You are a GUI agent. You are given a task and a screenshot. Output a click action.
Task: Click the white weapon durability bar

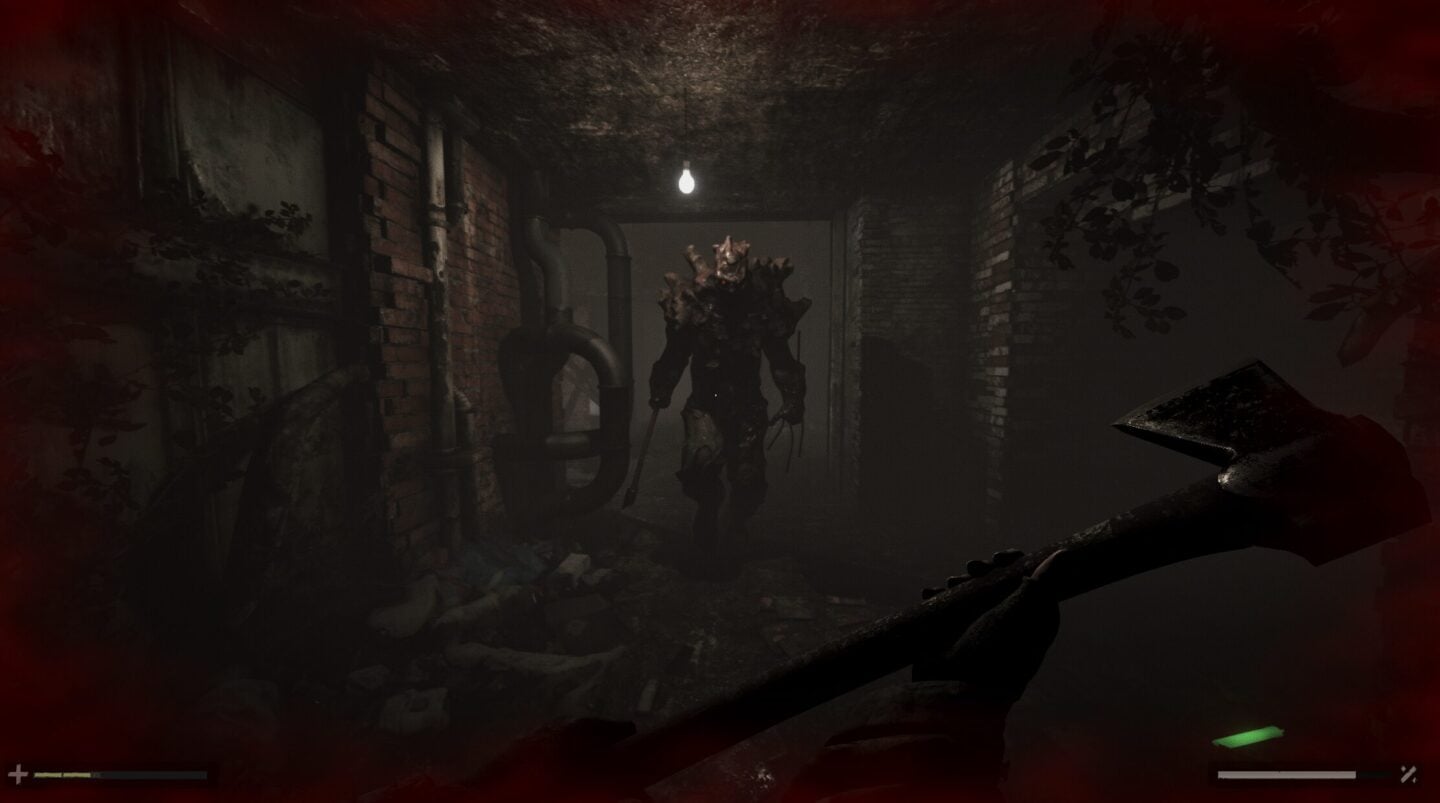(x=1285, y=773)
